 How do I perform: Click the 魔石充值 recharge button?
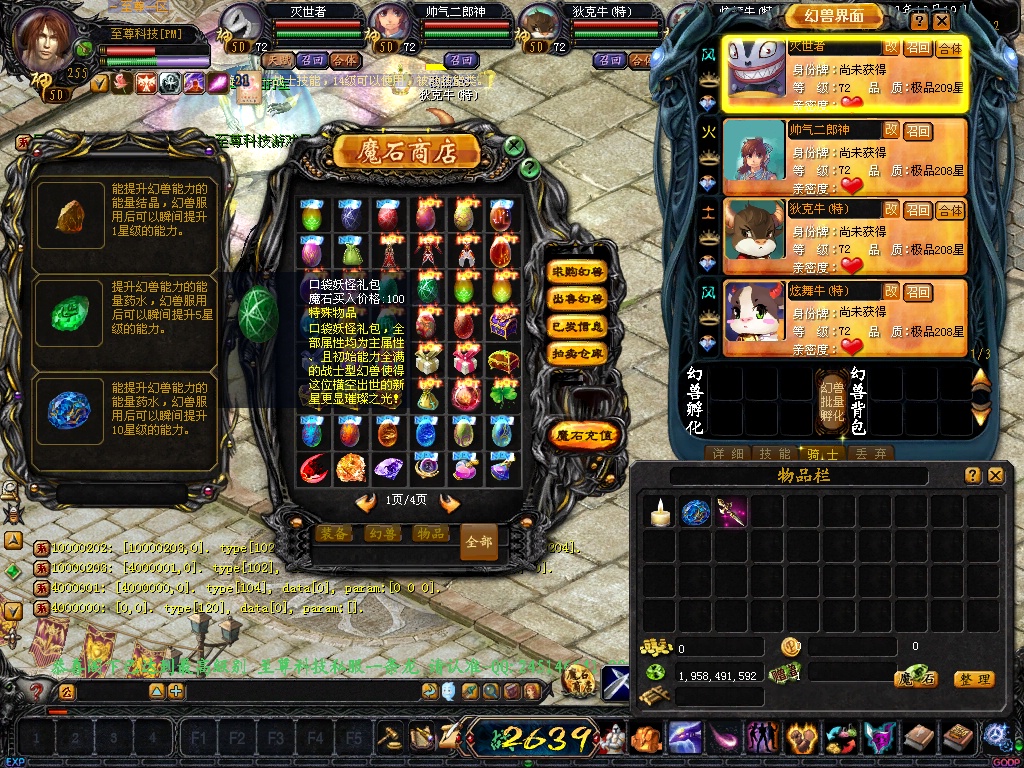click(x=585, y=435)
